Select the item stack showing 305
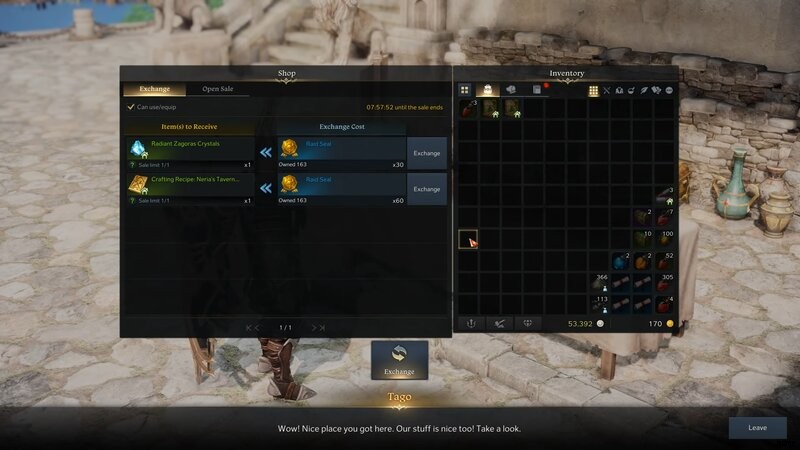Viewport: 800px width, 450px height. click(664, 284)
